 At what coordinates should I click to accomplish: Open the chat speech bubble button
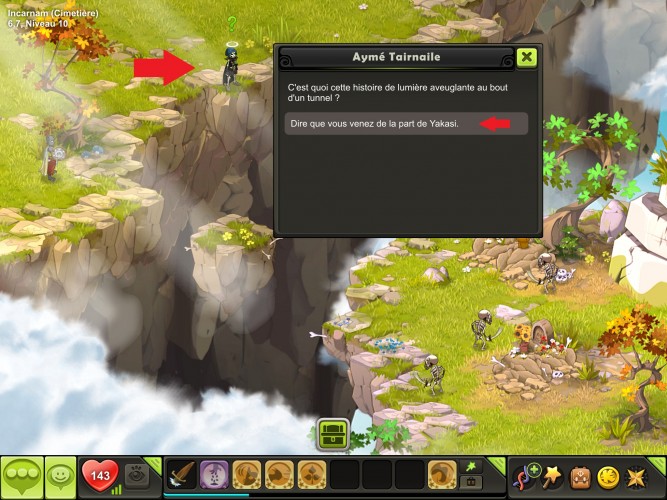coord(21,474)
